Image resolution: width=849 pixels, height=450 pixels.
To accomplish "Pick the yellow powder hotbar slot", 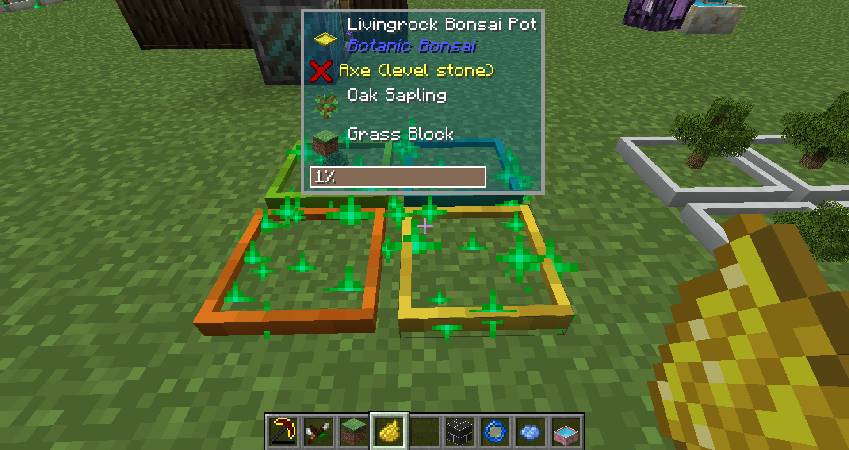I will tap(389, 431).
